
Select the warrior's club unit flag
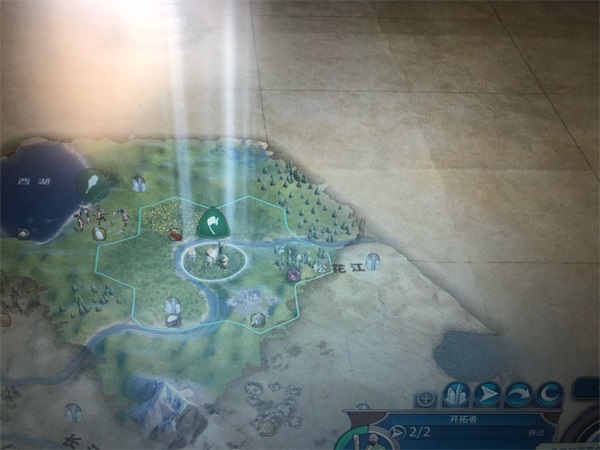point(92,184)
